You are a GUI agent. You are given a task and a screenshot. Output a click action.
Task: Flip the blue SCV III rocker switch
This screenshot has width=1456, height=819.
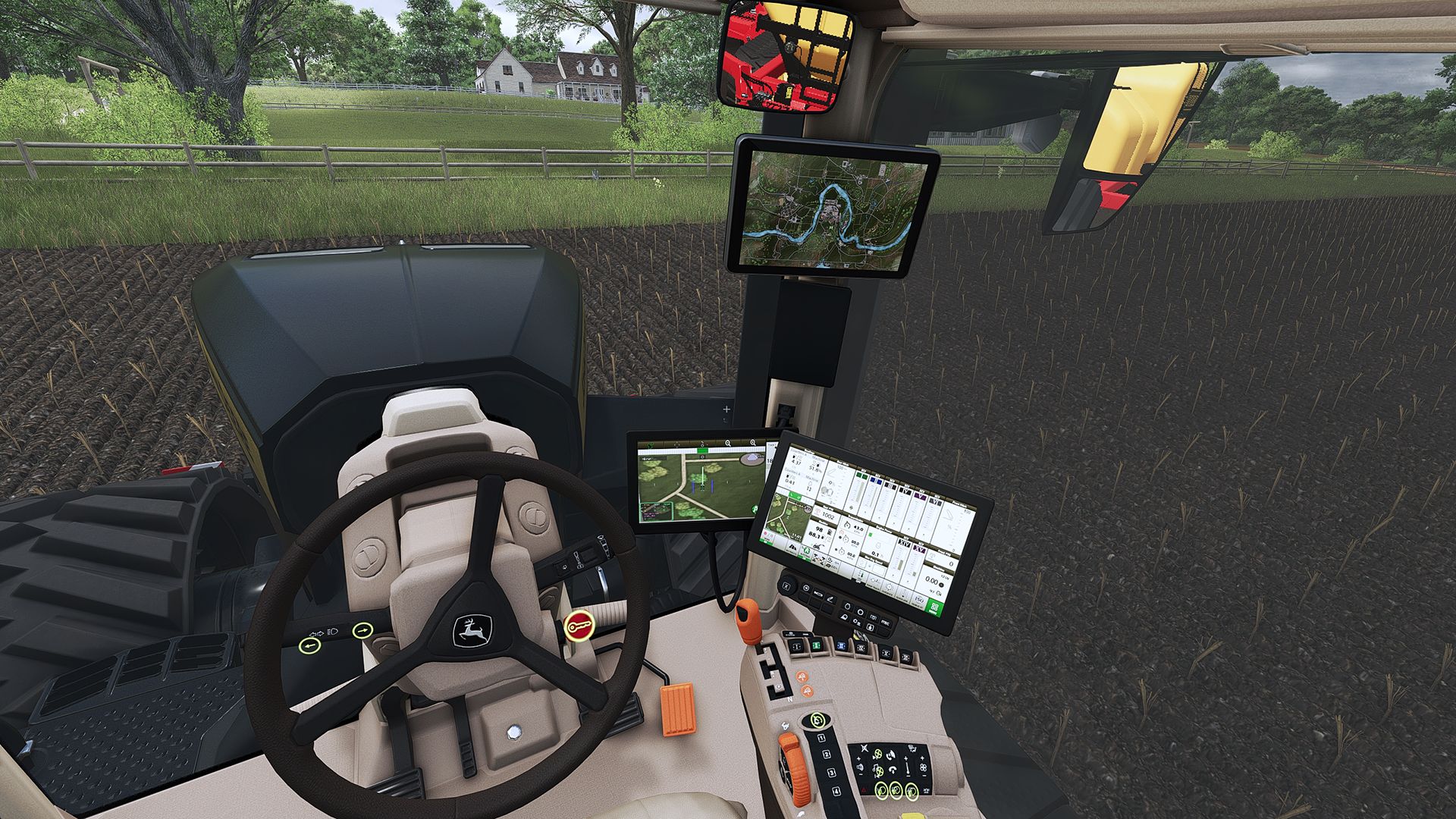[842, 645]
